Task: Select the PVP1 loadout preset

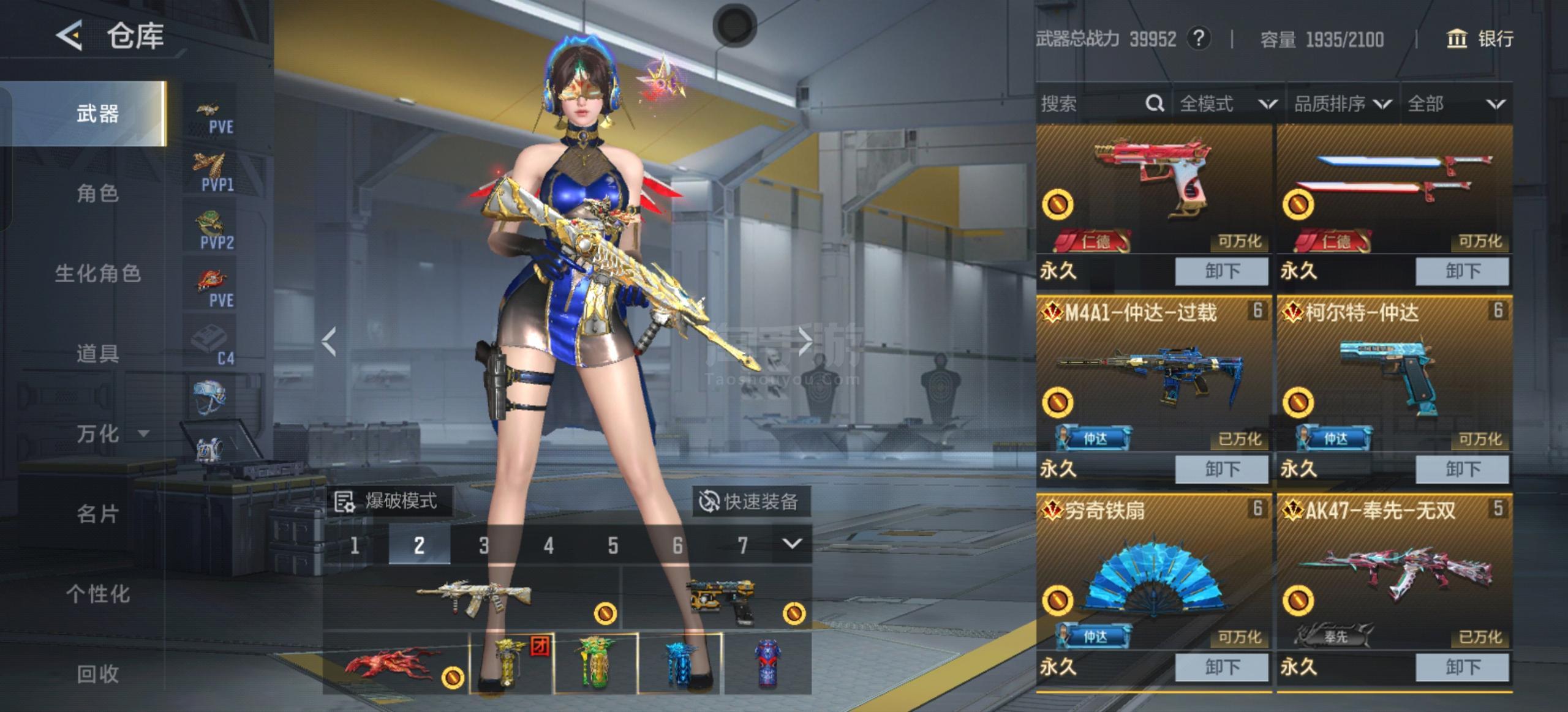Action: (x=212, y=173)
